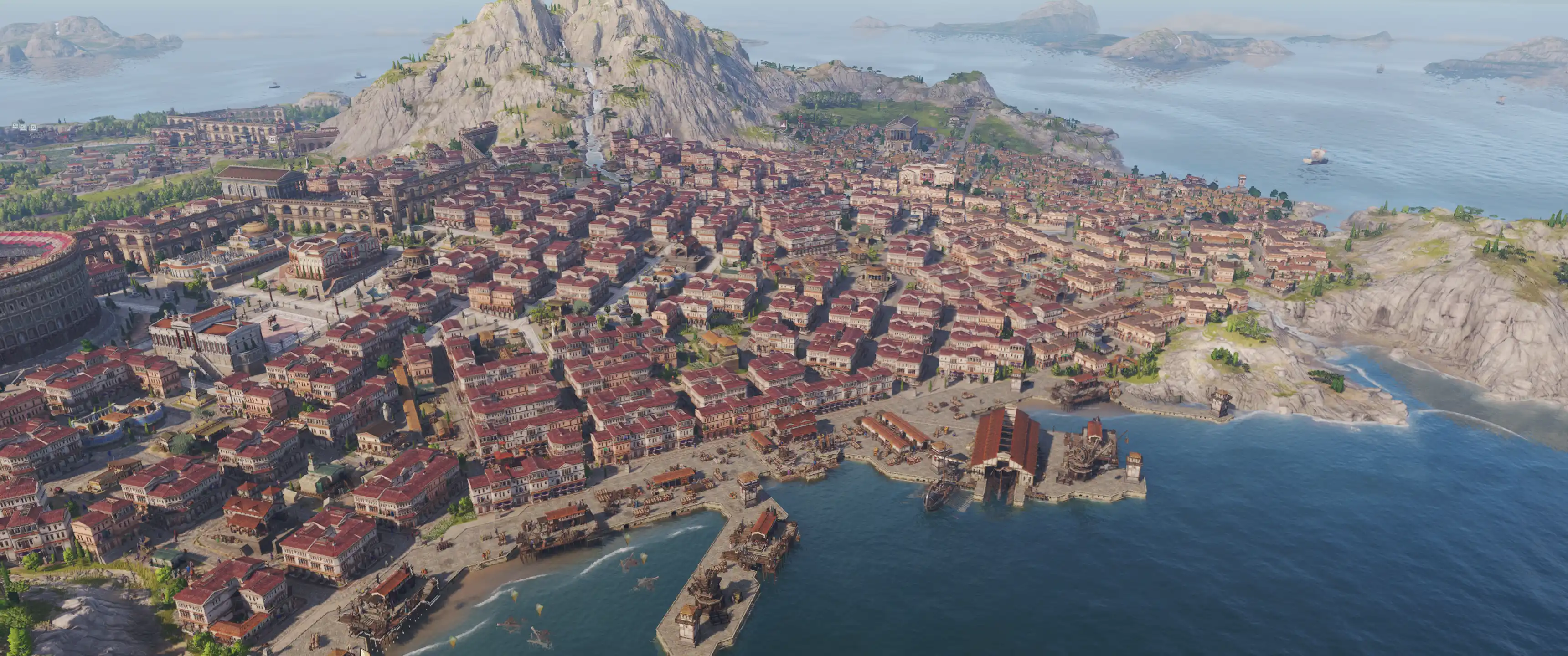Click the building status marker beside the aqueduct
The image size is (1568, 656).
[273, 139]
